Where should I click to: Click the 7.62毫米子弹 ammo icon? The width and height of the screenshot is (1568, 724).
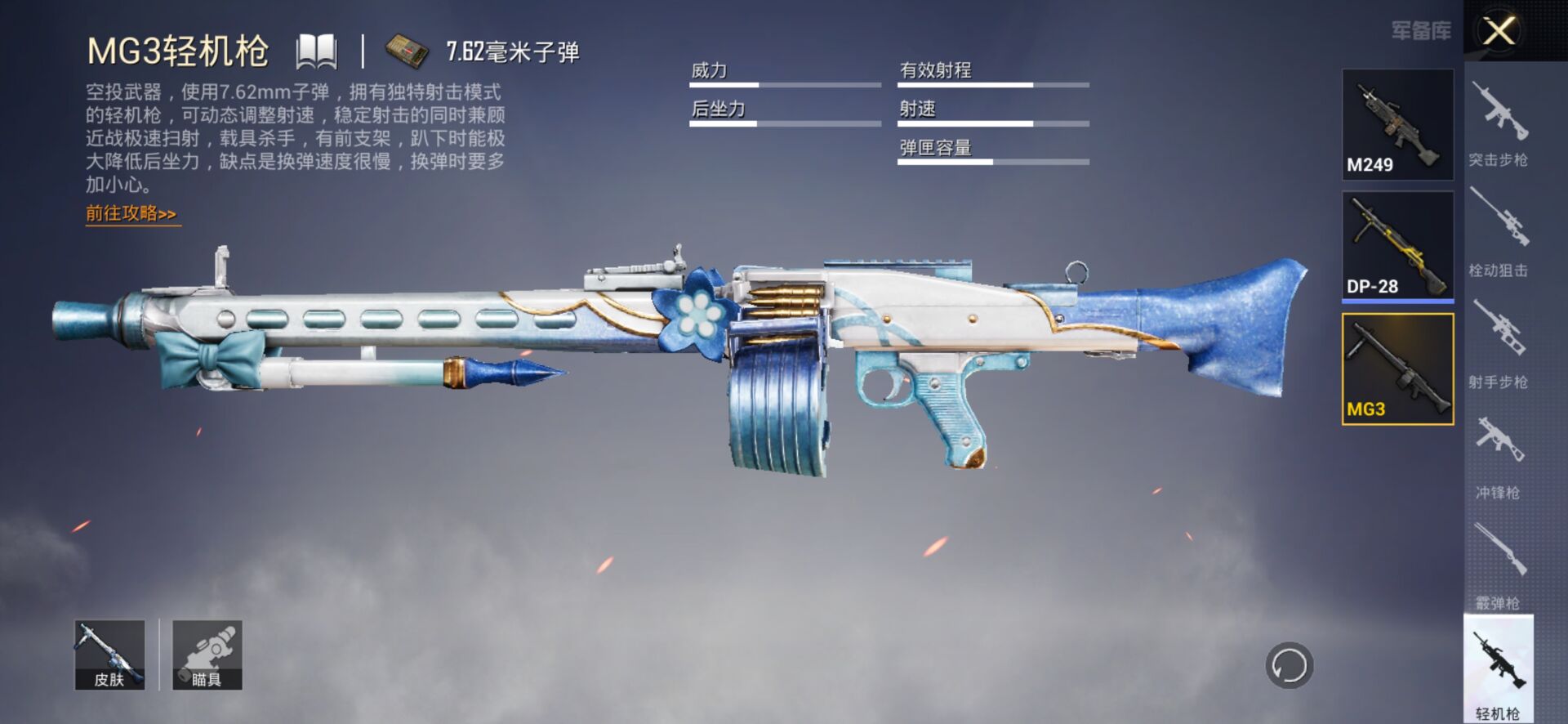tap(406, 51)
